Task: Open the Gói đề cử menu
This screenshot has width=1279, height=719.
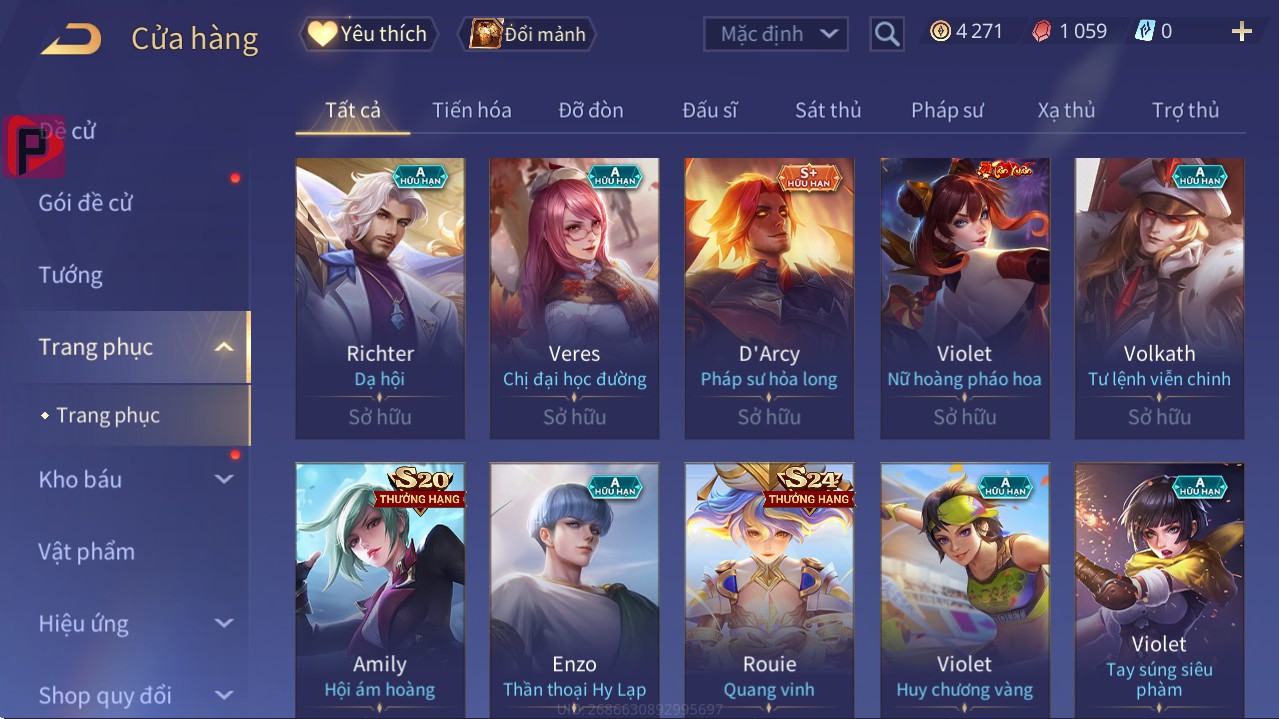Action: tap(86, 203)
